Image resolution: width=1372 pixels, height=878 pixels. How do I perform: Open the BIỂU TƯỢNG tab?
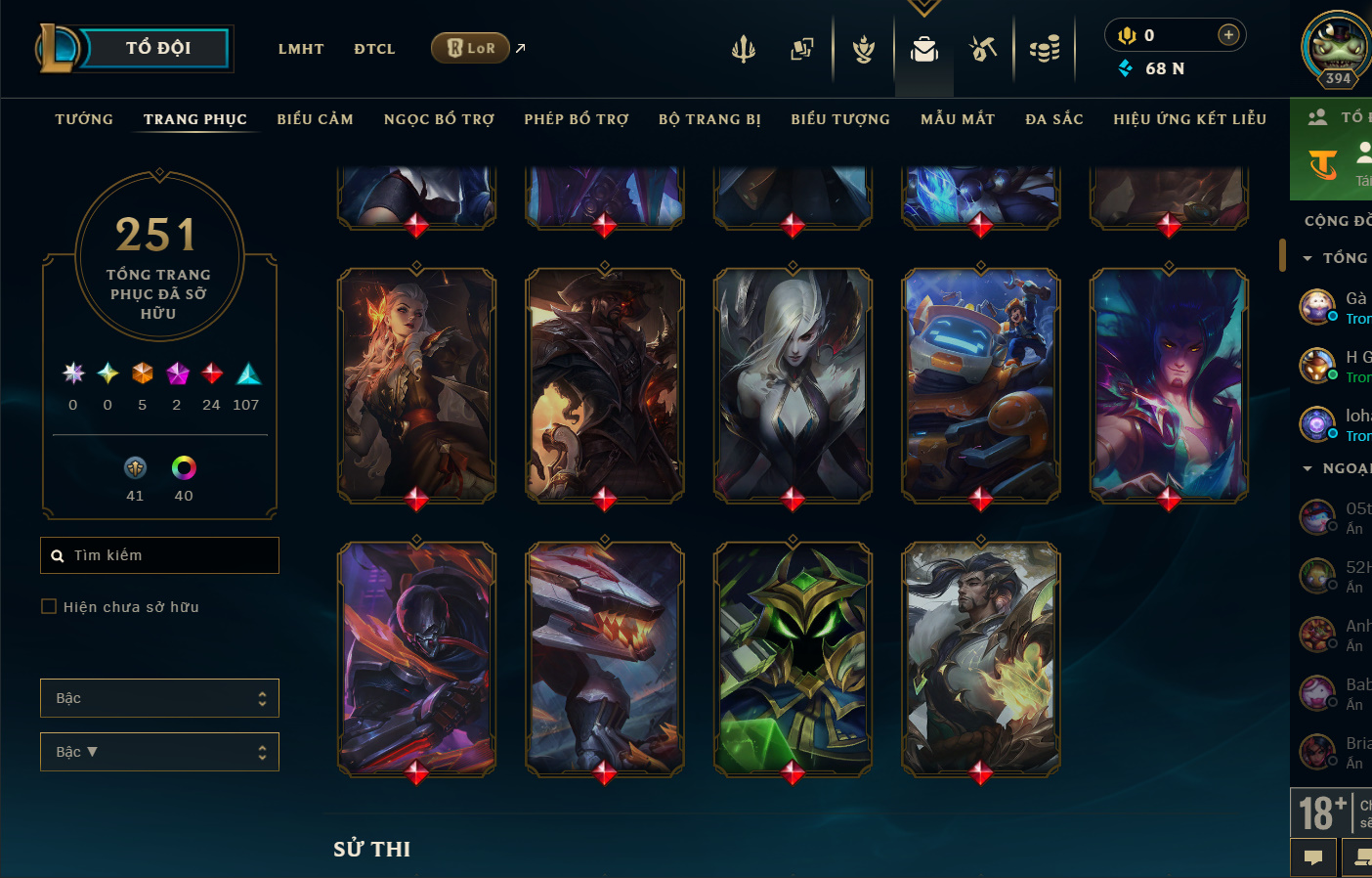point(840,119)
